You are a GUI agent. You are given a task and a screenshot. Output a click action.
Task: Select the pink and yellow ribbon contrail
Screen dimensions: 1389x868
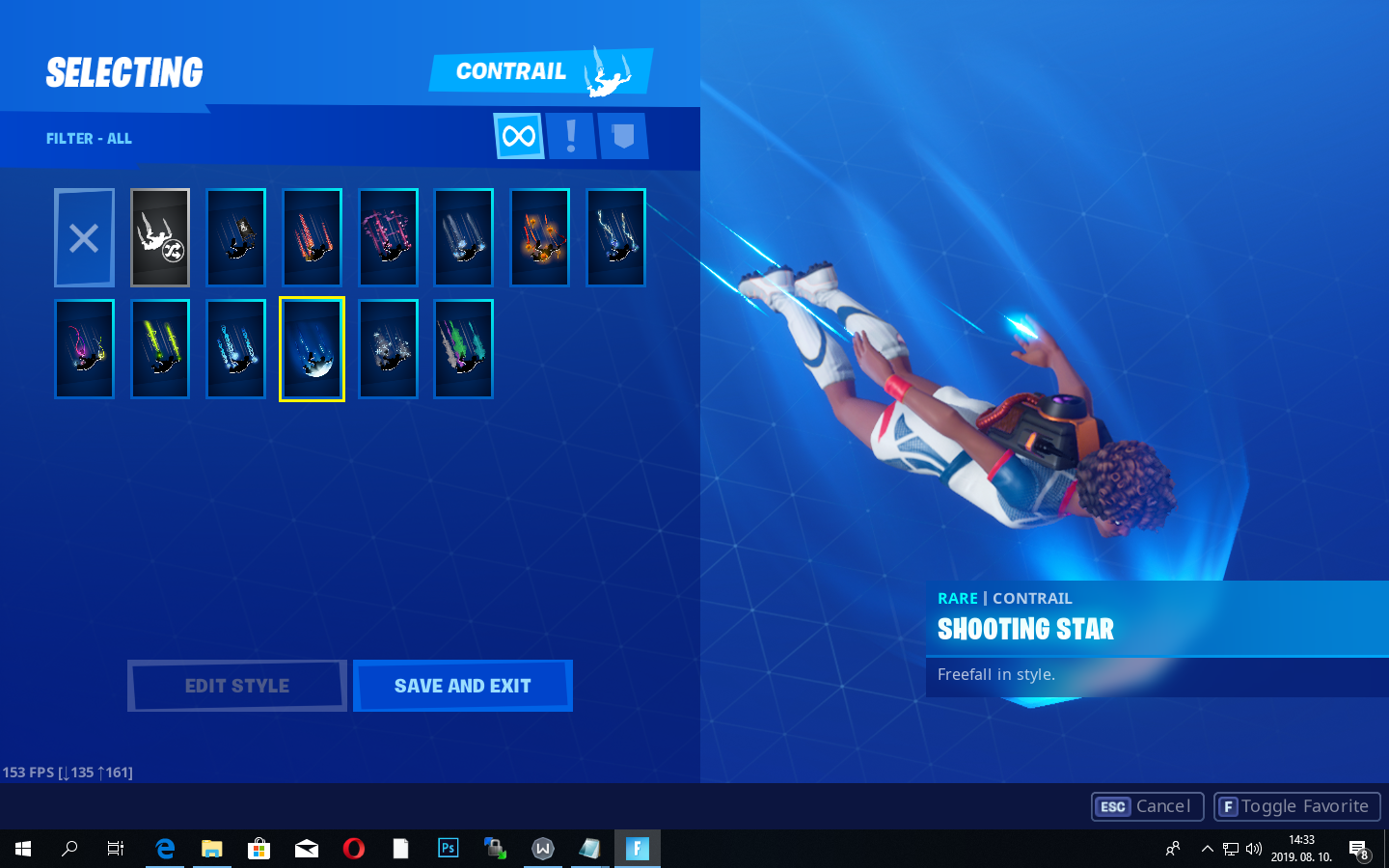(x=84, y=348)
